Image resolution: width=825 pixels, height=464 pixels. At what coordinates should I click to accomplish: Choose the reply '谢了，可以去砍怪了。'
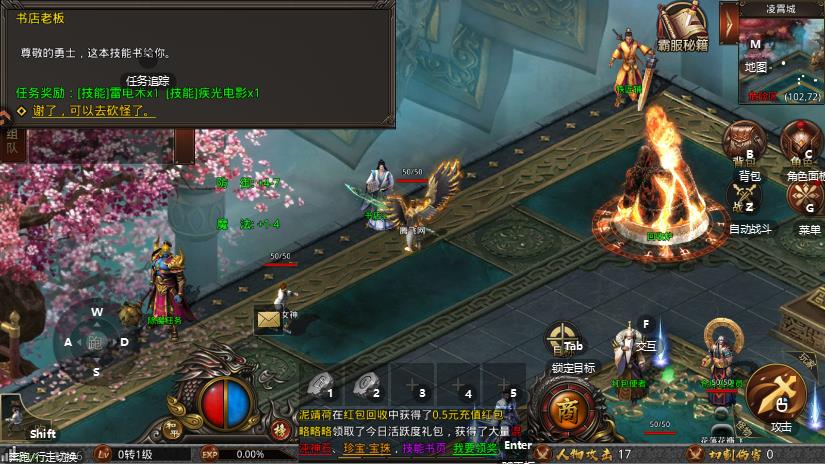(x=94, y=111)
